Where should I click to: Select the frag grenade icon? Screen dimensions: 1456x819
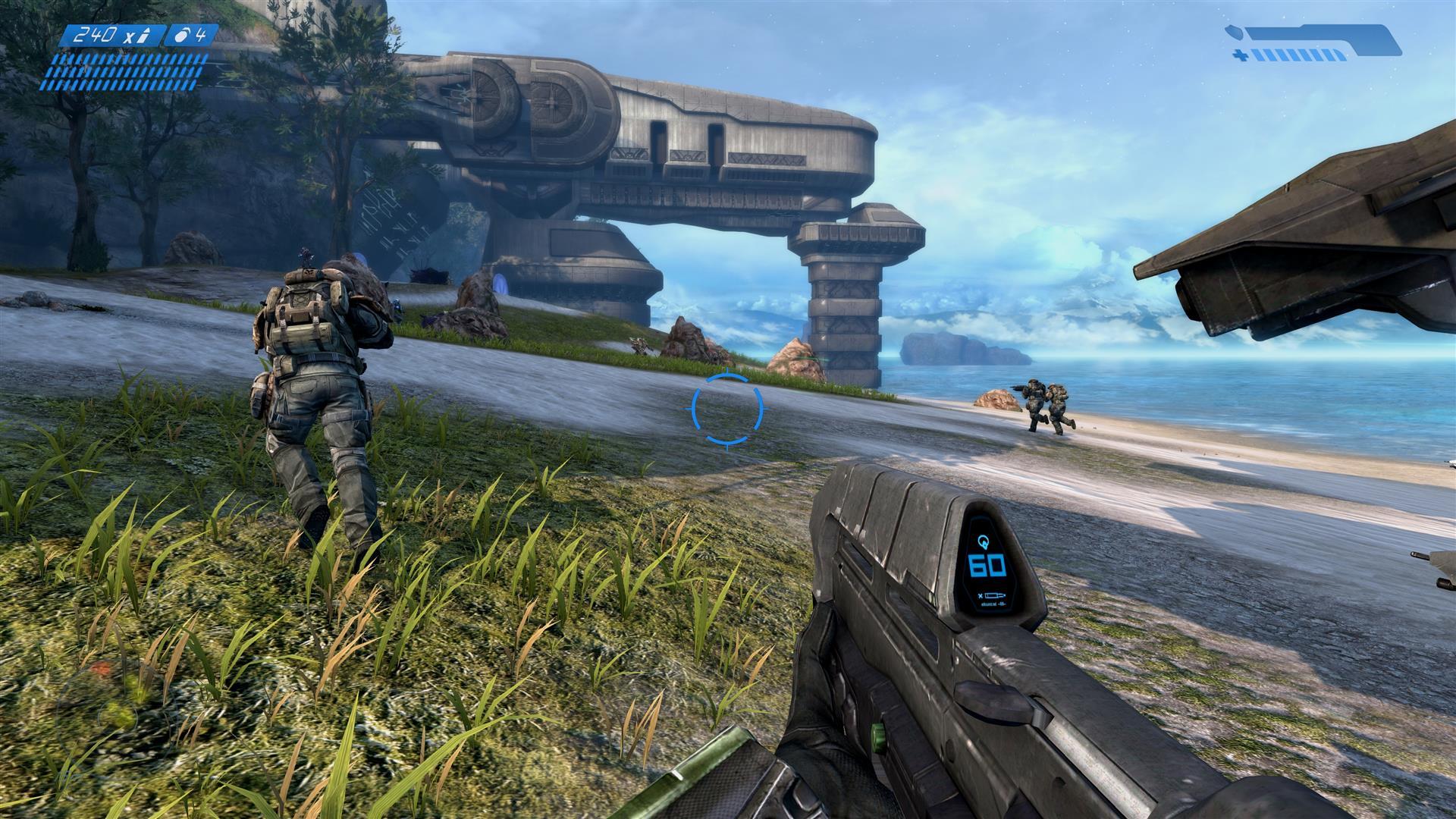click(x=184, y=34)
